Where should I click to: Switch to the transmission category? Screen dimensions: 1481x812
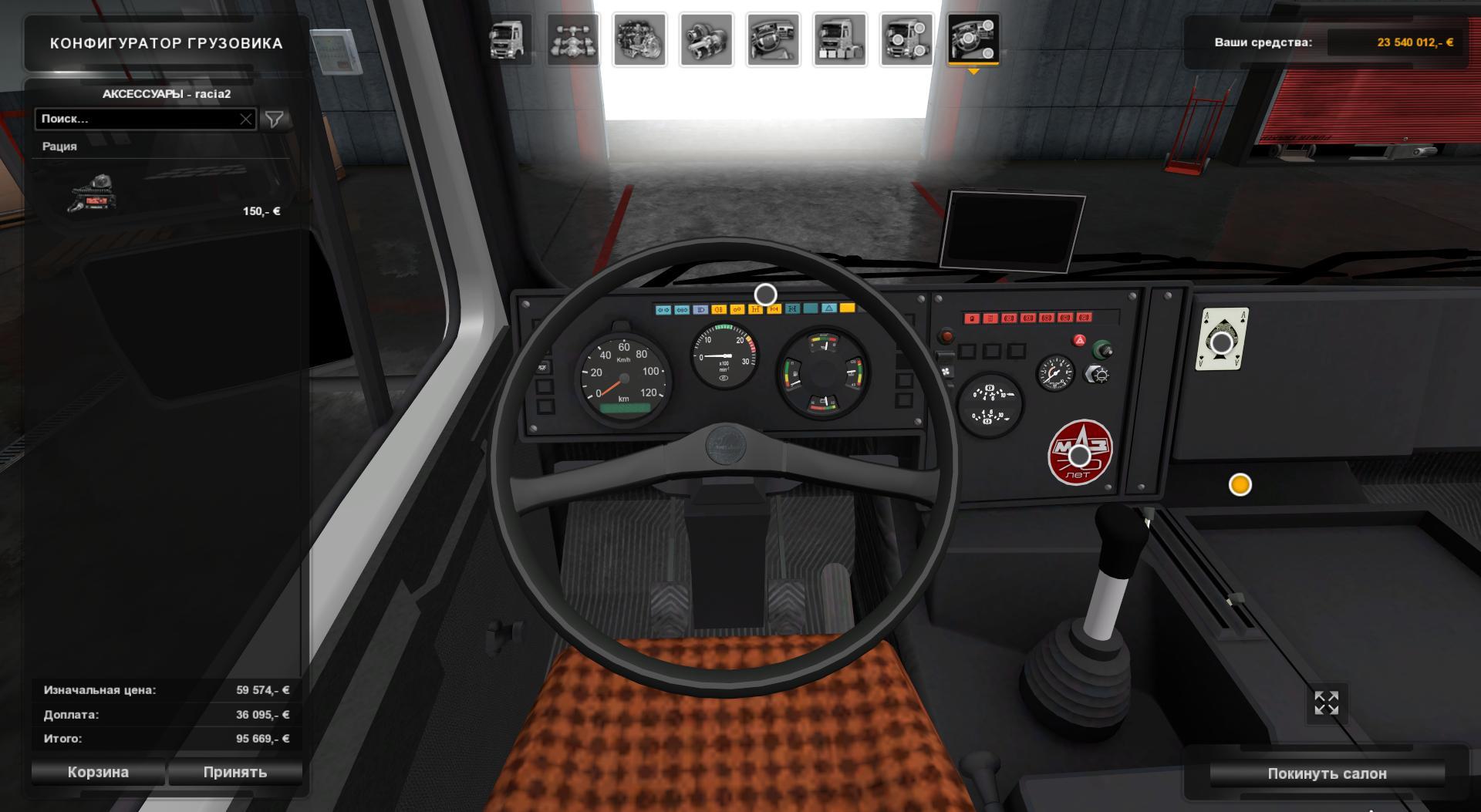tap(706, 39)
